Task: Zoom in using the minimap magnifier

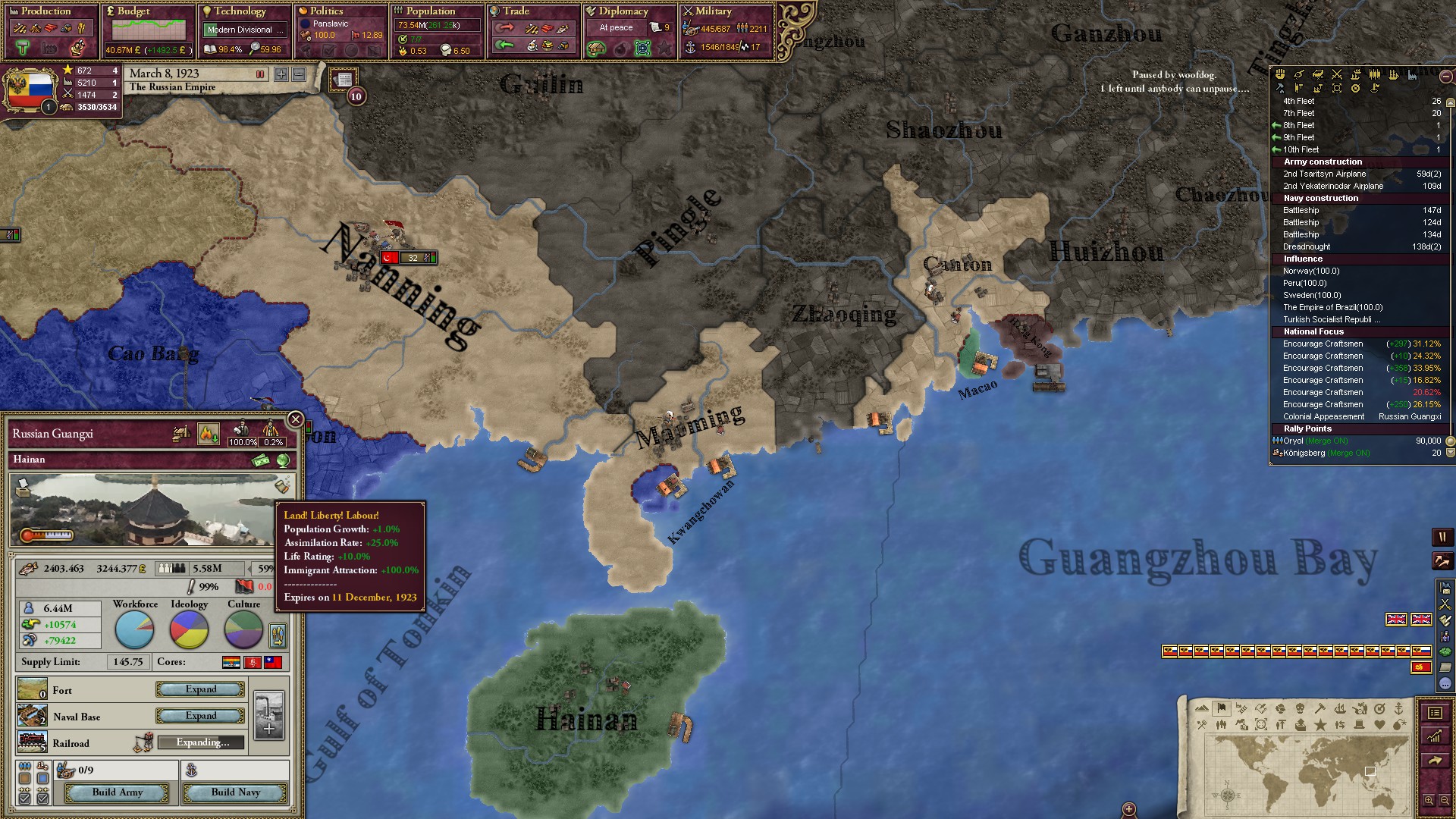Action: [x=1429, y=801]
